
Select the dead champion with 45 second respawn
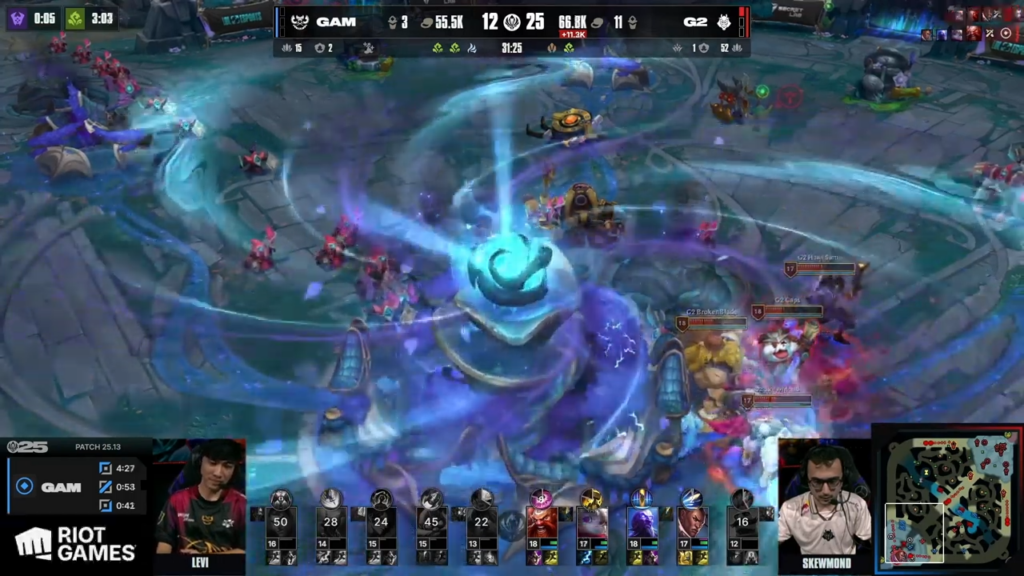(x=431, y=522)
